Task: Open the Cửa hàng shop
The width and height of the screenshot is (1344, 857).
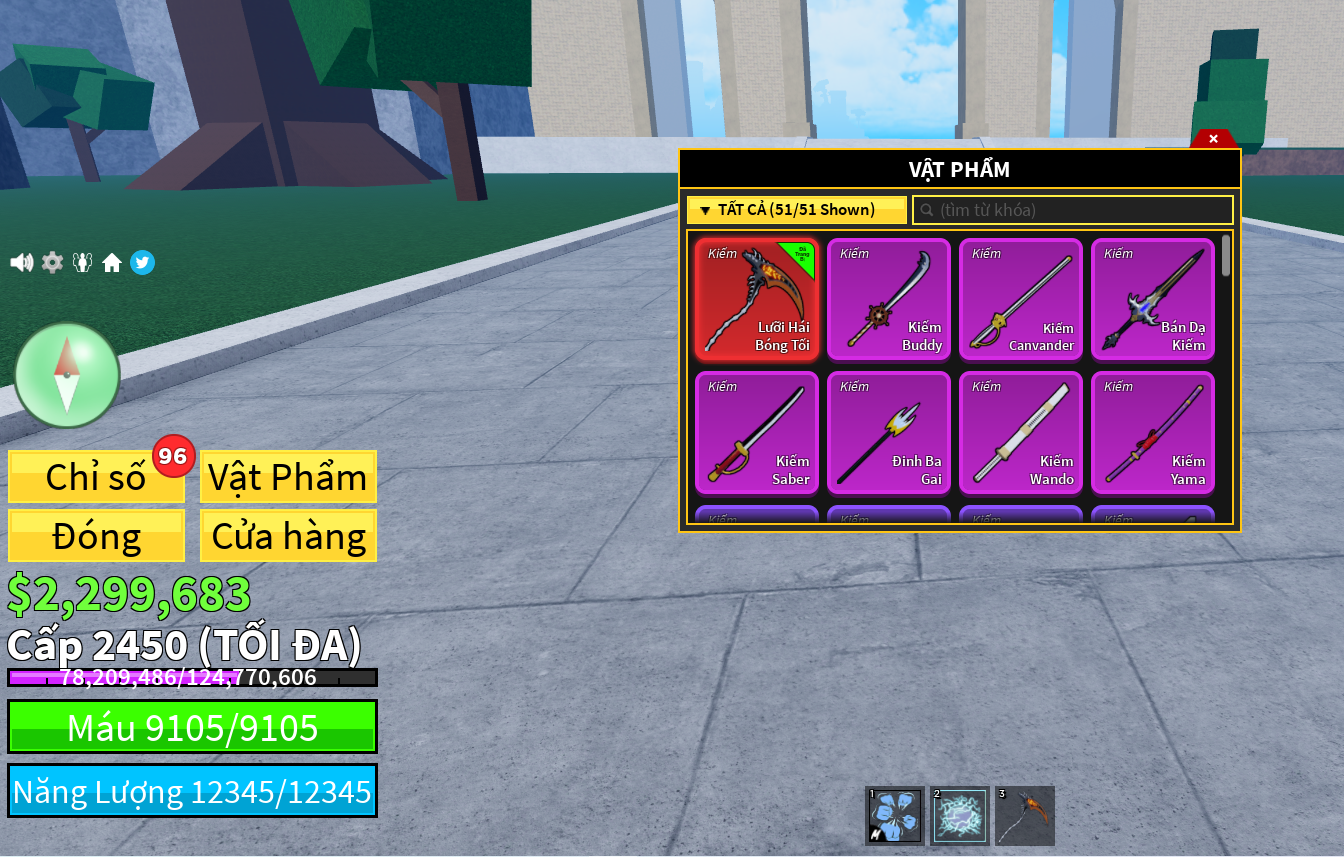Action: [288, 536]
